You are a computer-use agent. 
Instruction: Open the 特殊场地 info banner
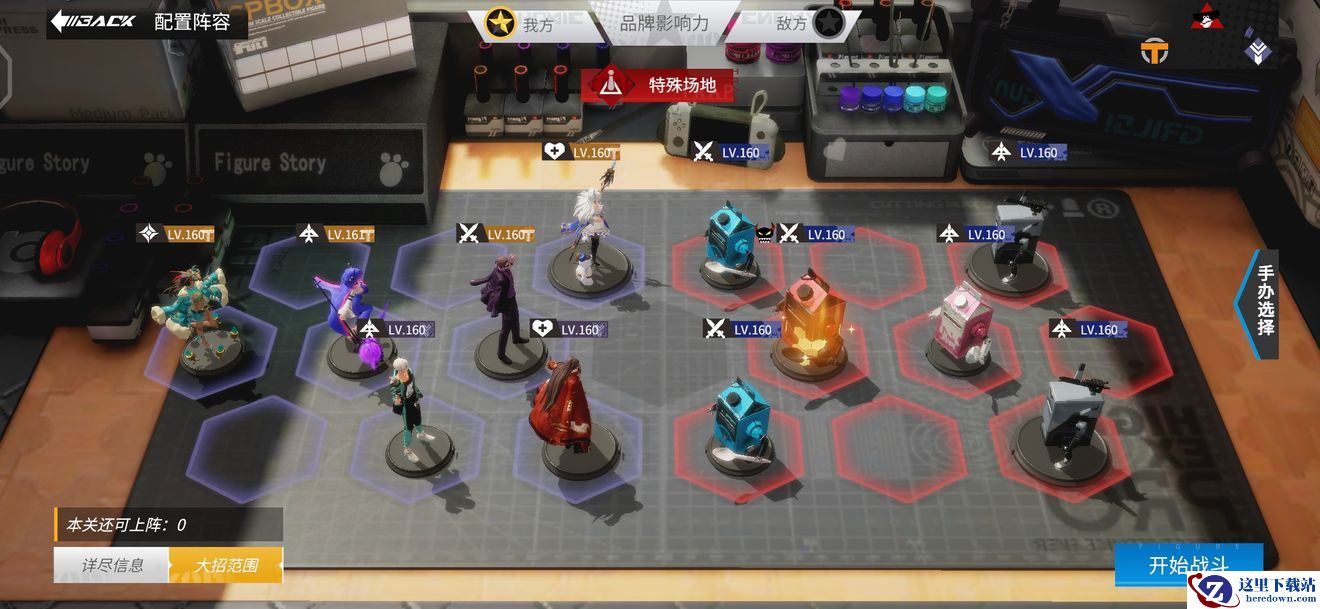pos(657,85)
